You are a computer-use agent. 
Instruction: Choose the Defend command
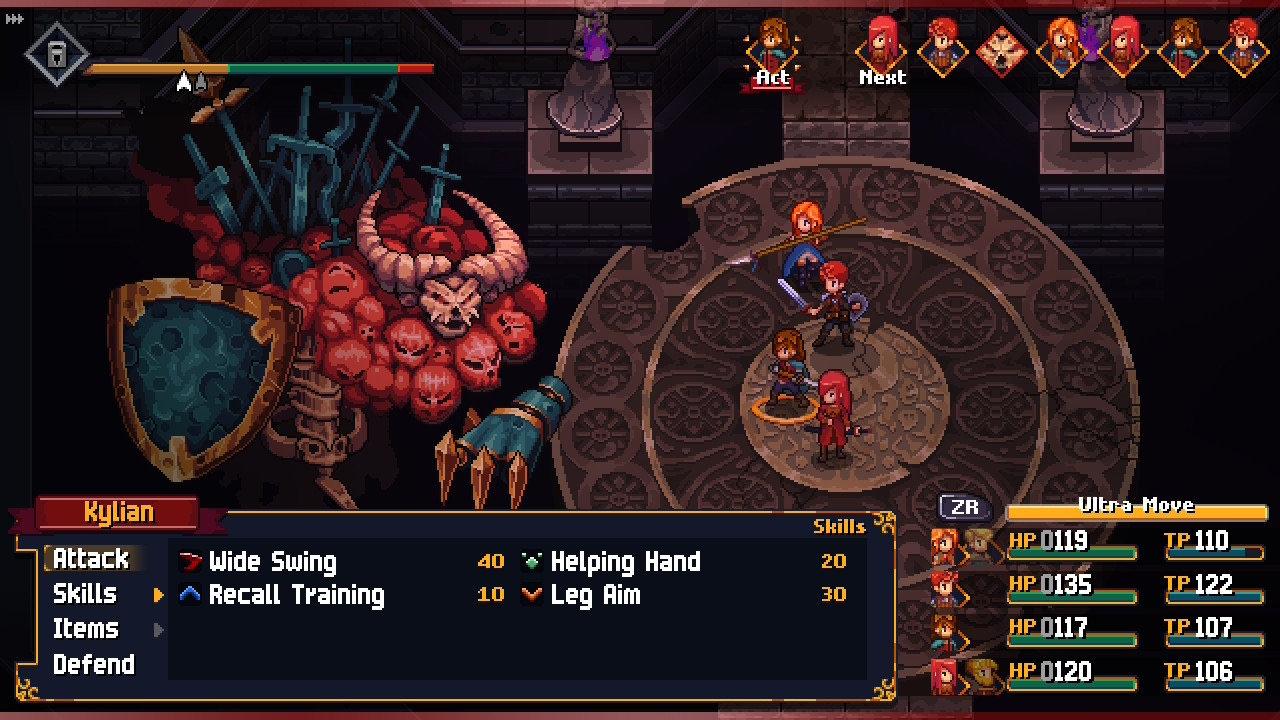coord(94,665)
